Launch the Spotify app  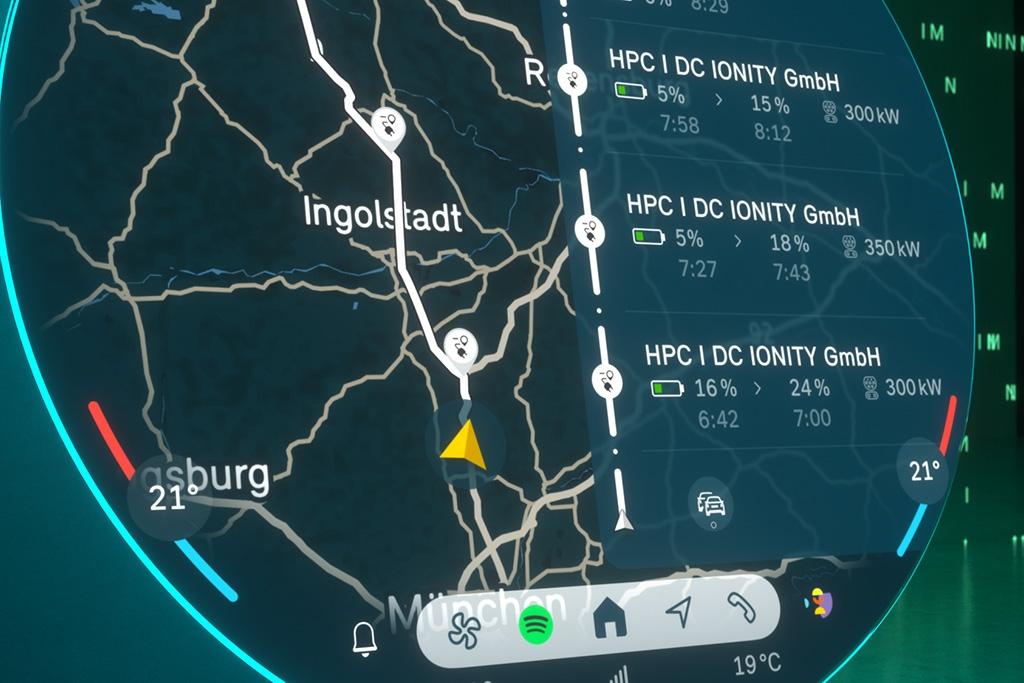pos(537,626)
